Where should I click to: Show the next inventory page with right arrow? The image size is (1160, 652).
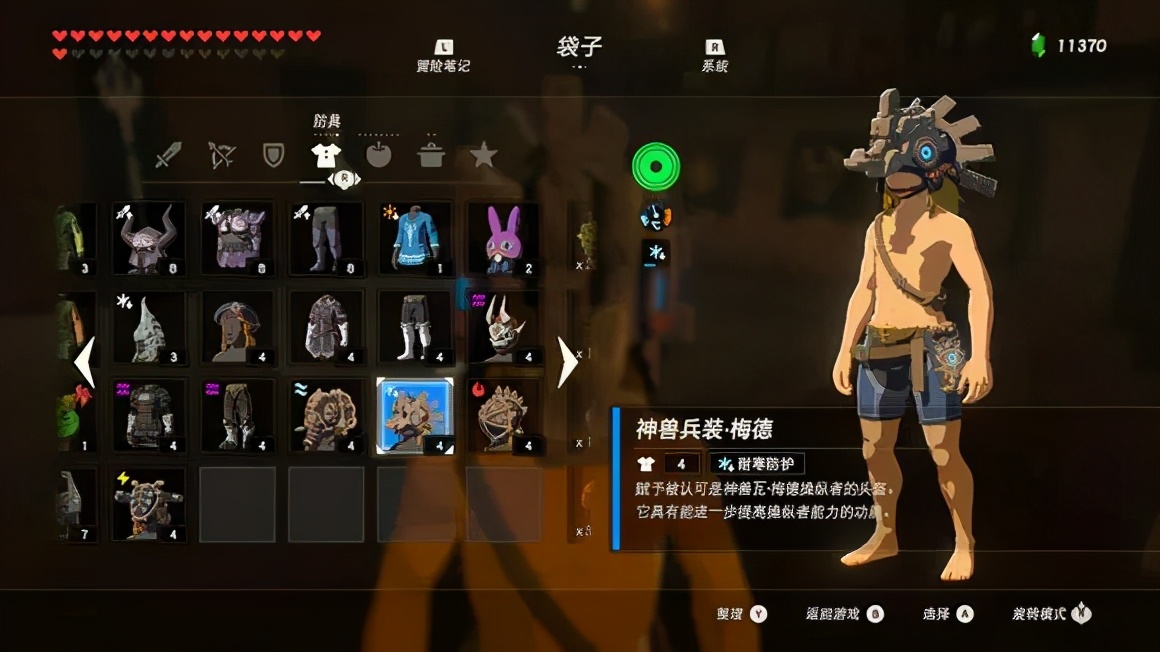click(x=567, y=362)
